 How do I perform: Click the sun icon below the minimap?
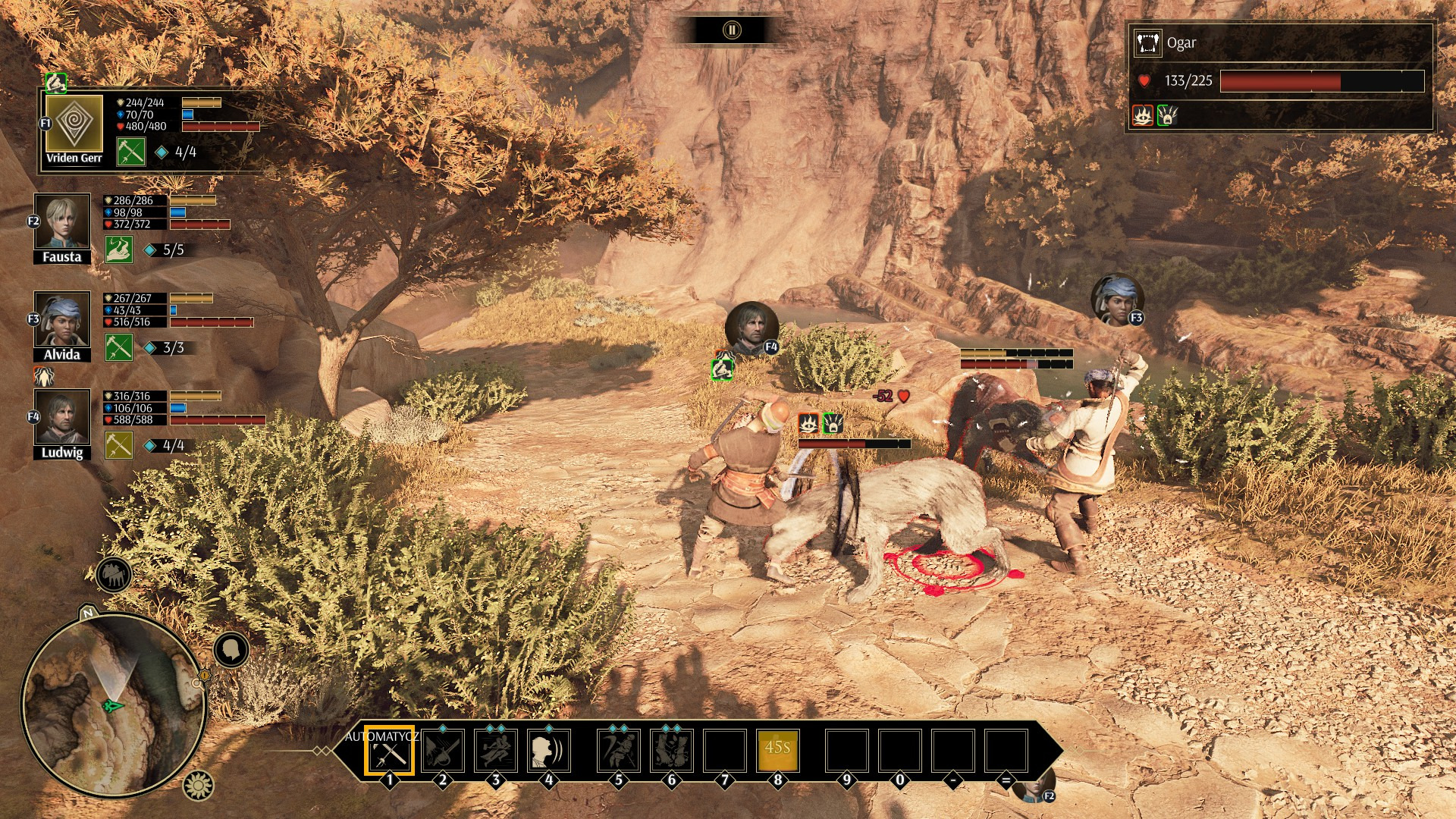tap(199, 785)
